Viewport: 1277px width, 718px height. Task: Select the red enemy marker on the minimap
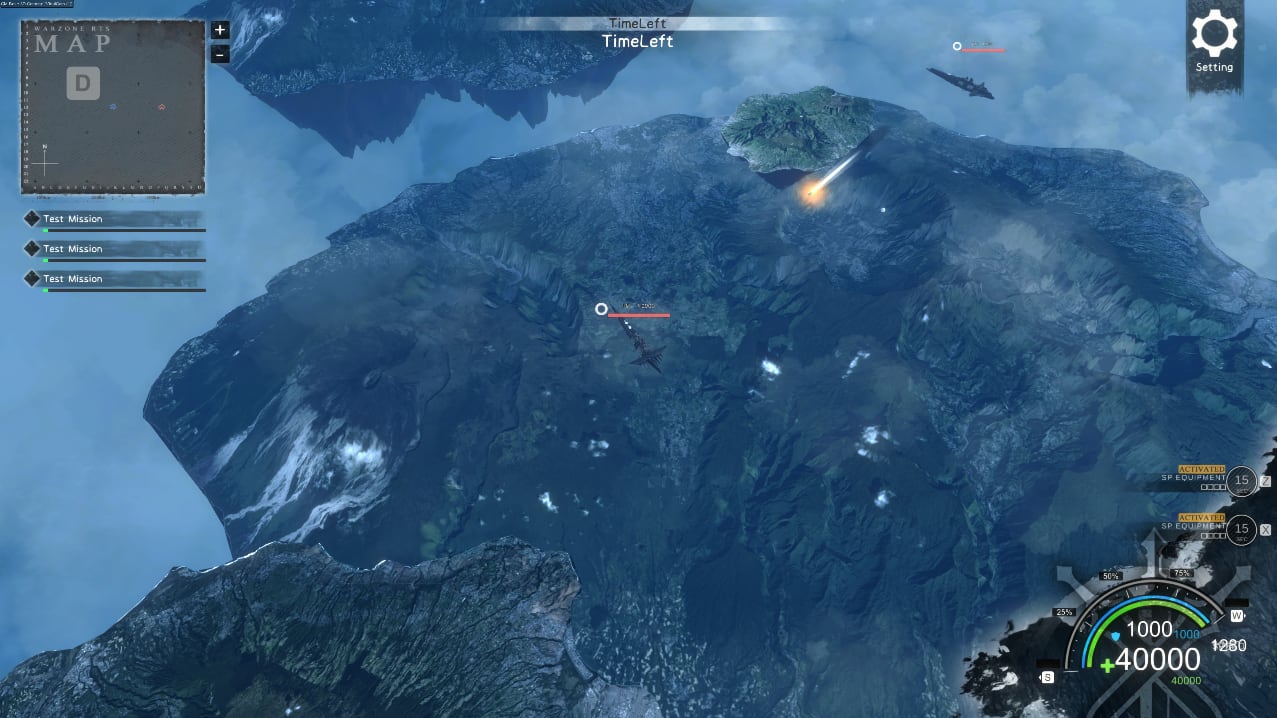click(161, 106)
